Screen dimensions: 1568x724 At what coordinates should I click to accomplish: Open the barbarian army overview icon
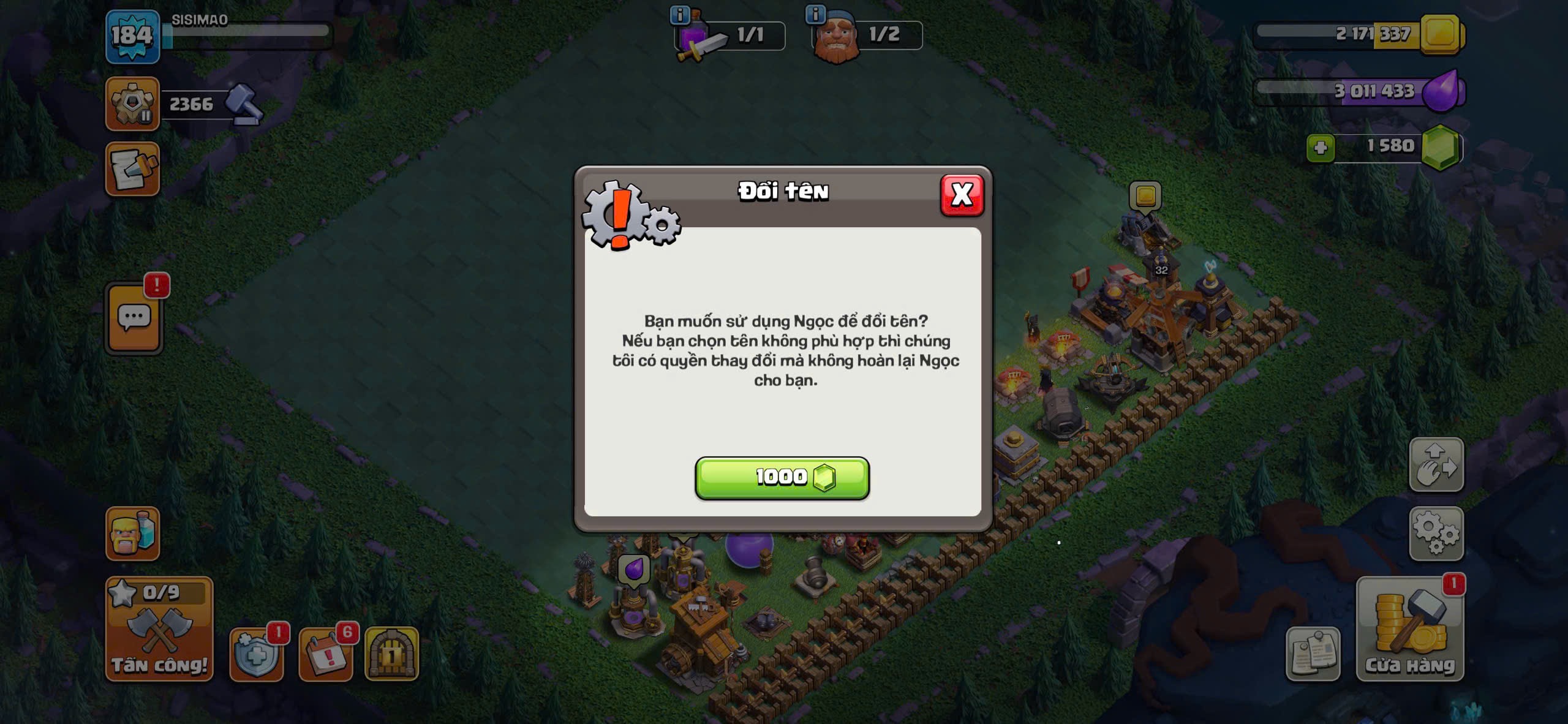point(132,534)
